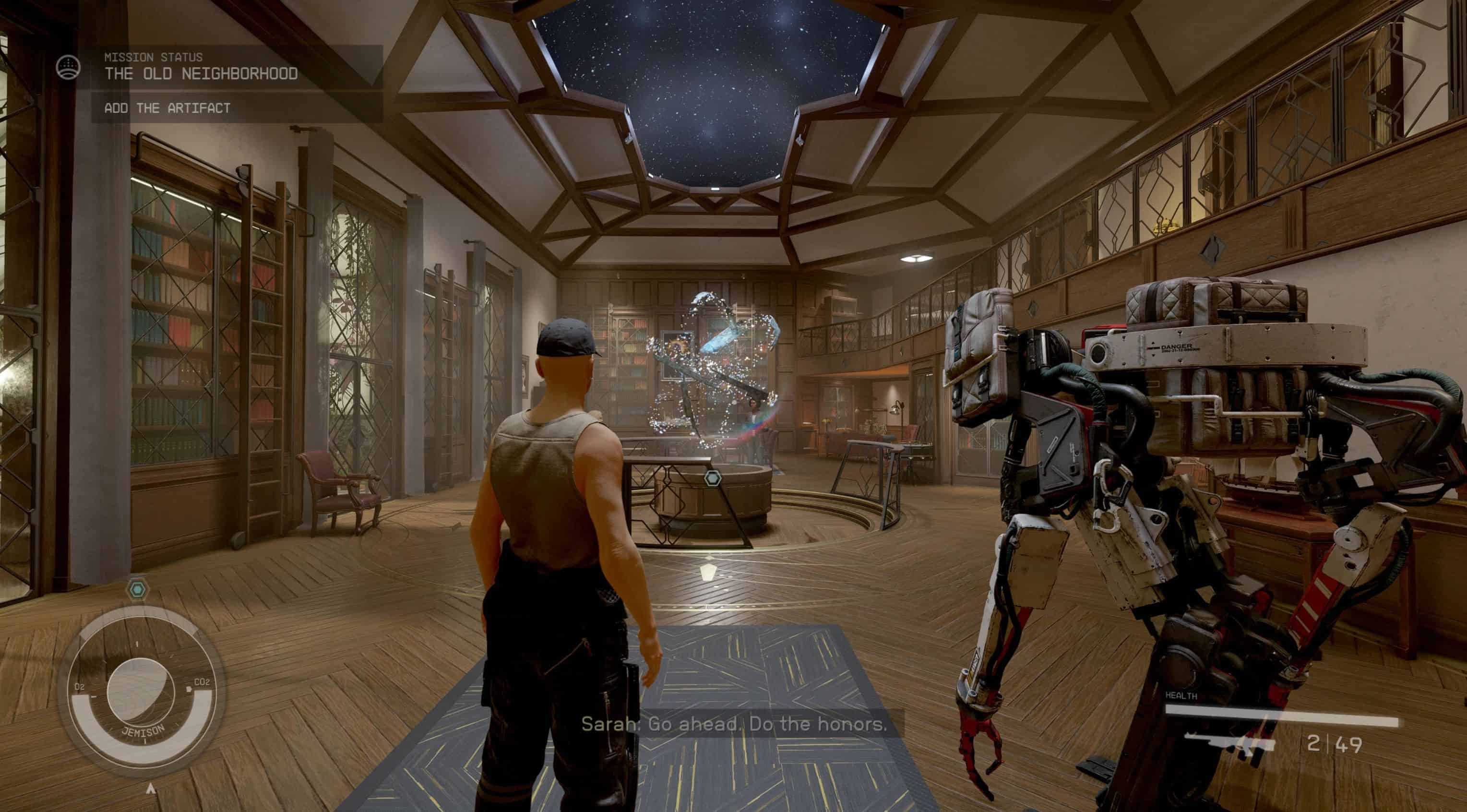Select the Add the Artifact objective

(167, 108)
